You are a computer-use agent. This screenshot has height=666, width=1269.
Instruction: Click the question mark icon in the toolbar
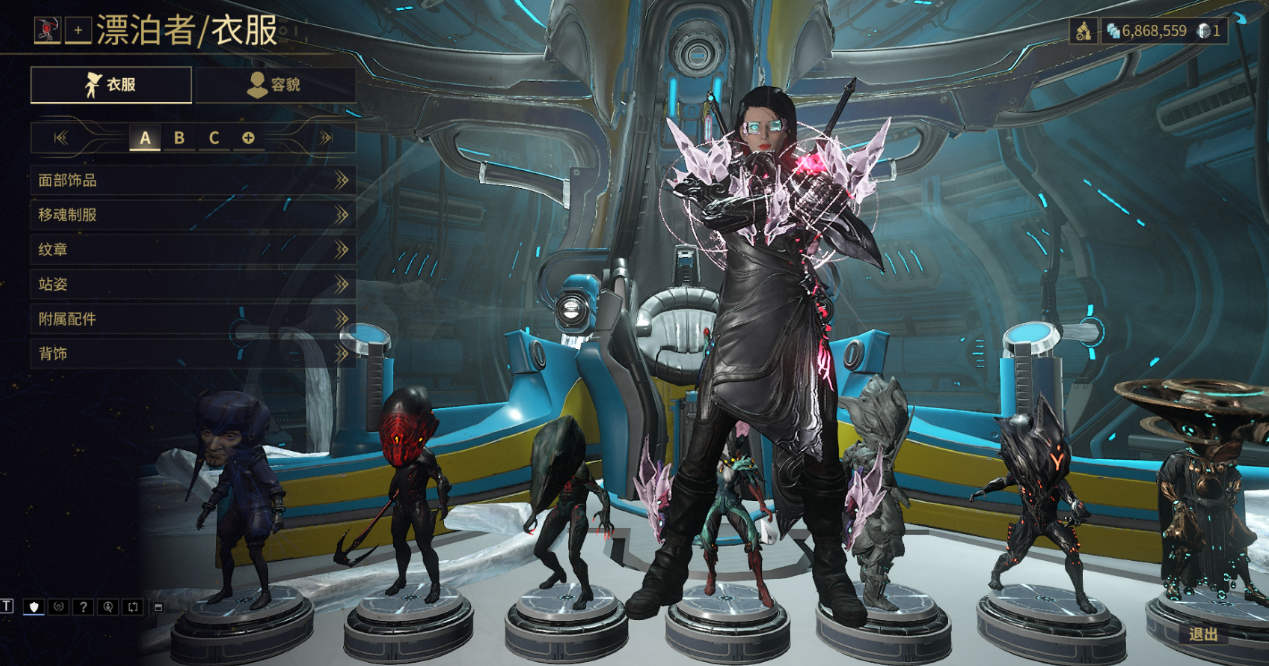(84, 607)
